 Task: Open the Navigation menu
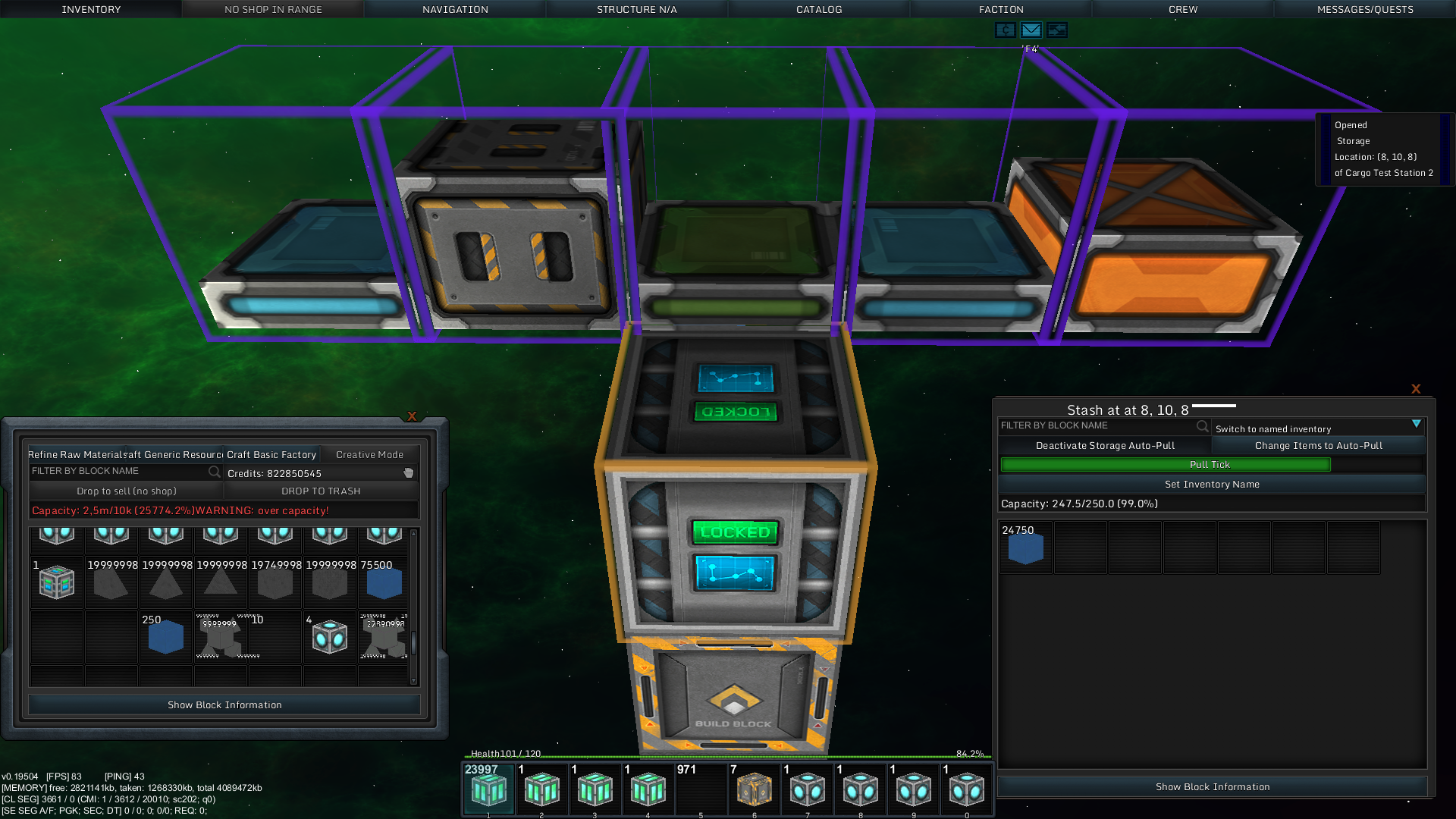[455, 9]
